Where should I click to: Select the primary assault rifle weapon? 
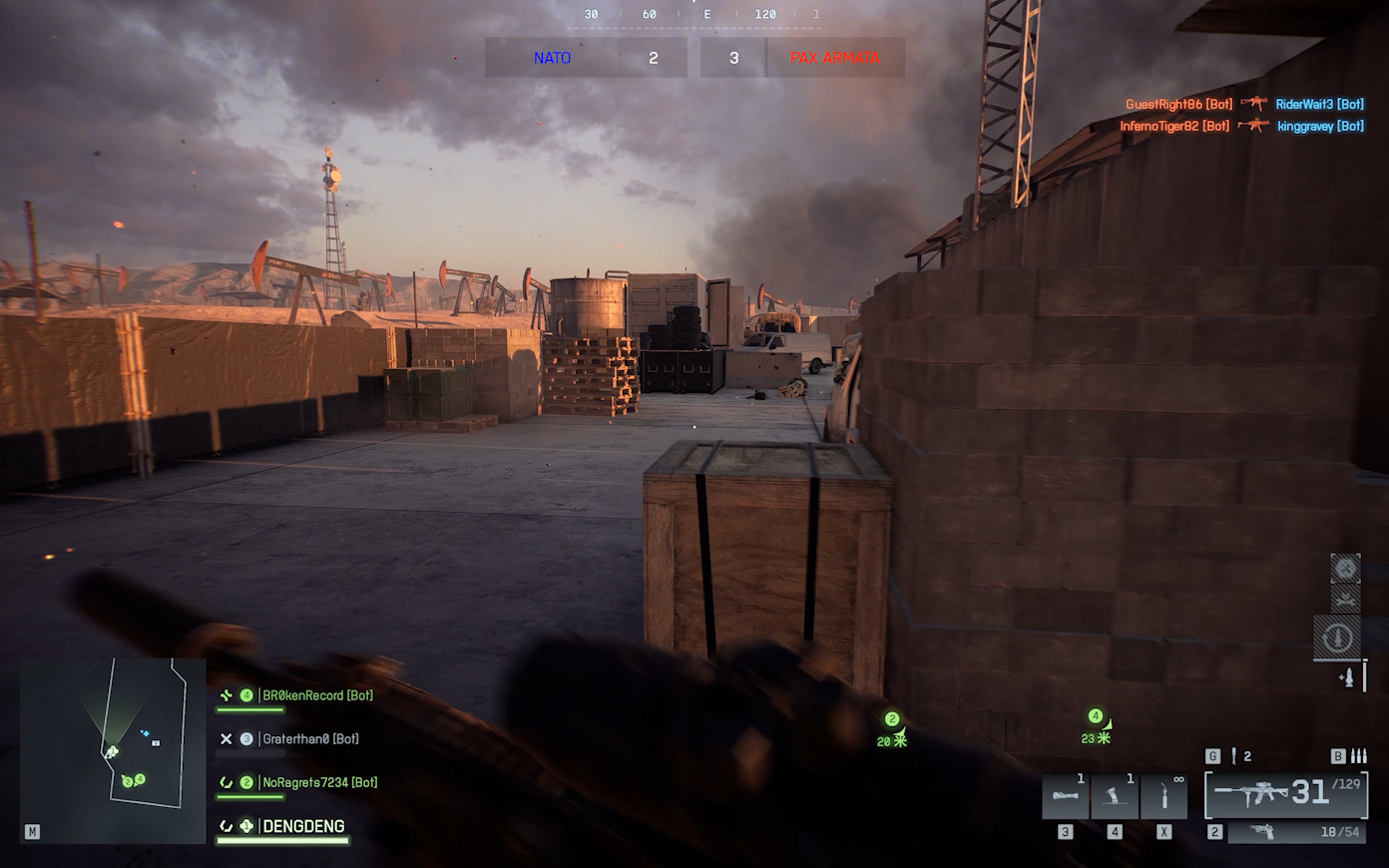pyautogui.click(x=1285, y=794)
